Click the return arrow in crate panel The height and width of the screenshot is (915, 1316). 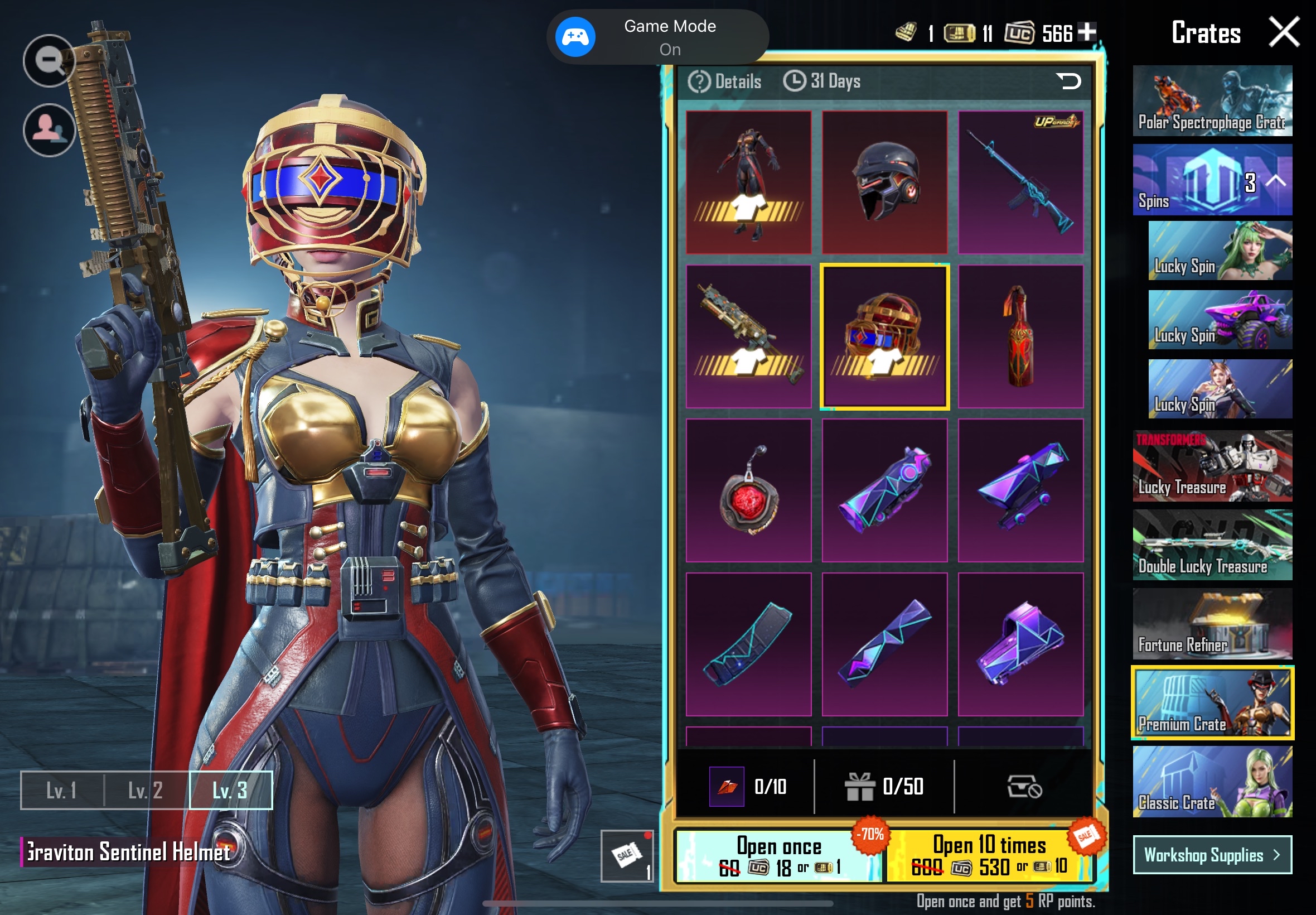(x=1068, y=81)
